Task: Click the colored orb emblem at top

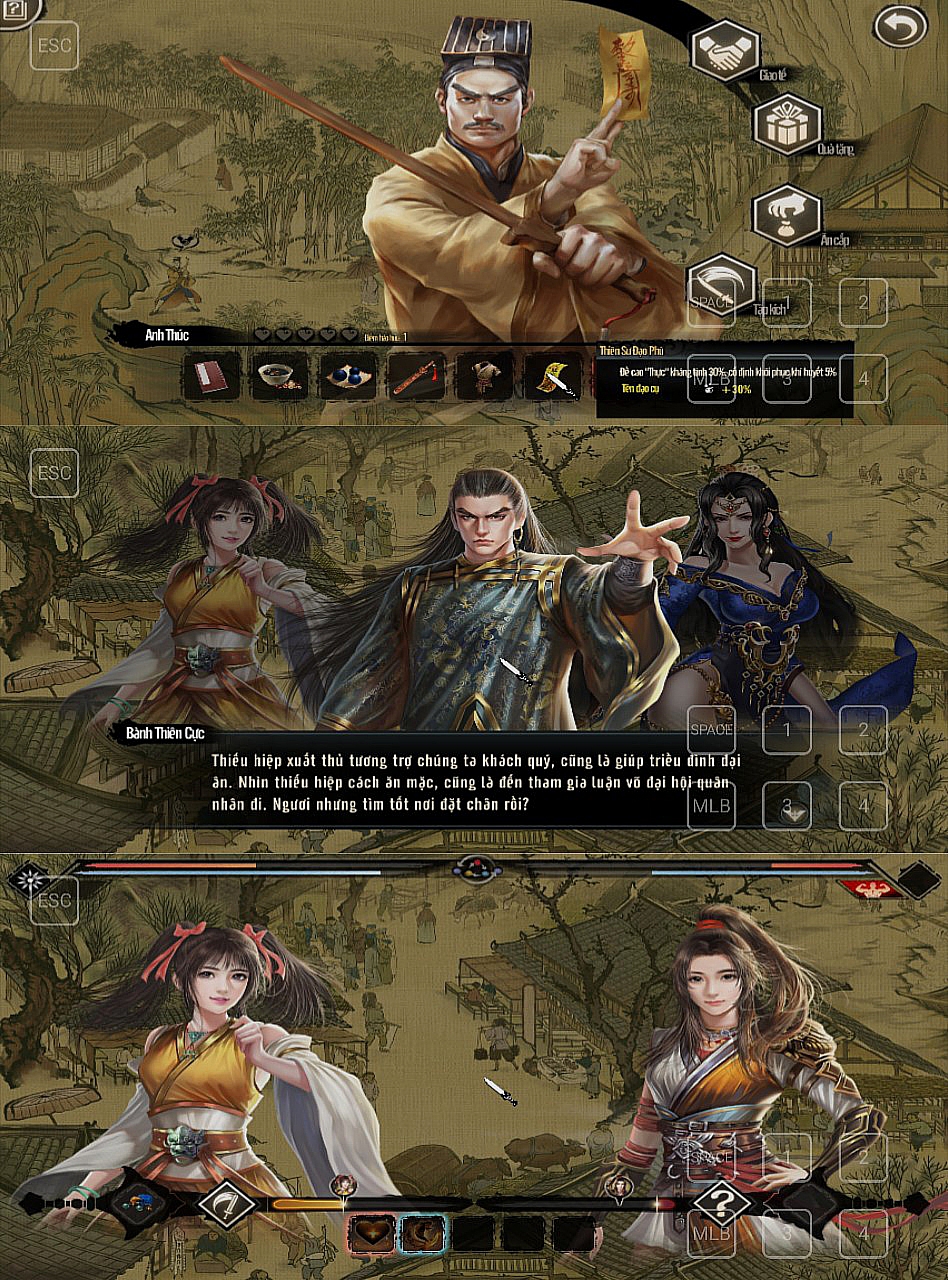Action: coord(474,867)
